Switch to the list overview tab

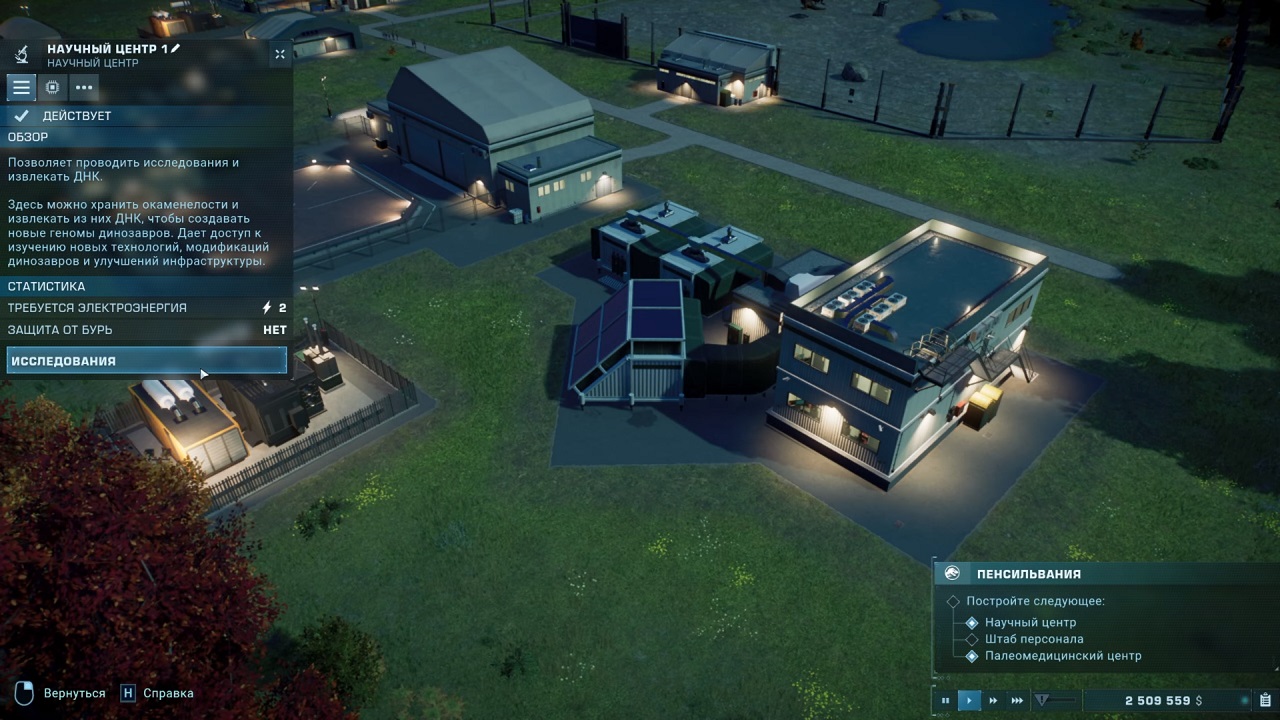(21, 87)
